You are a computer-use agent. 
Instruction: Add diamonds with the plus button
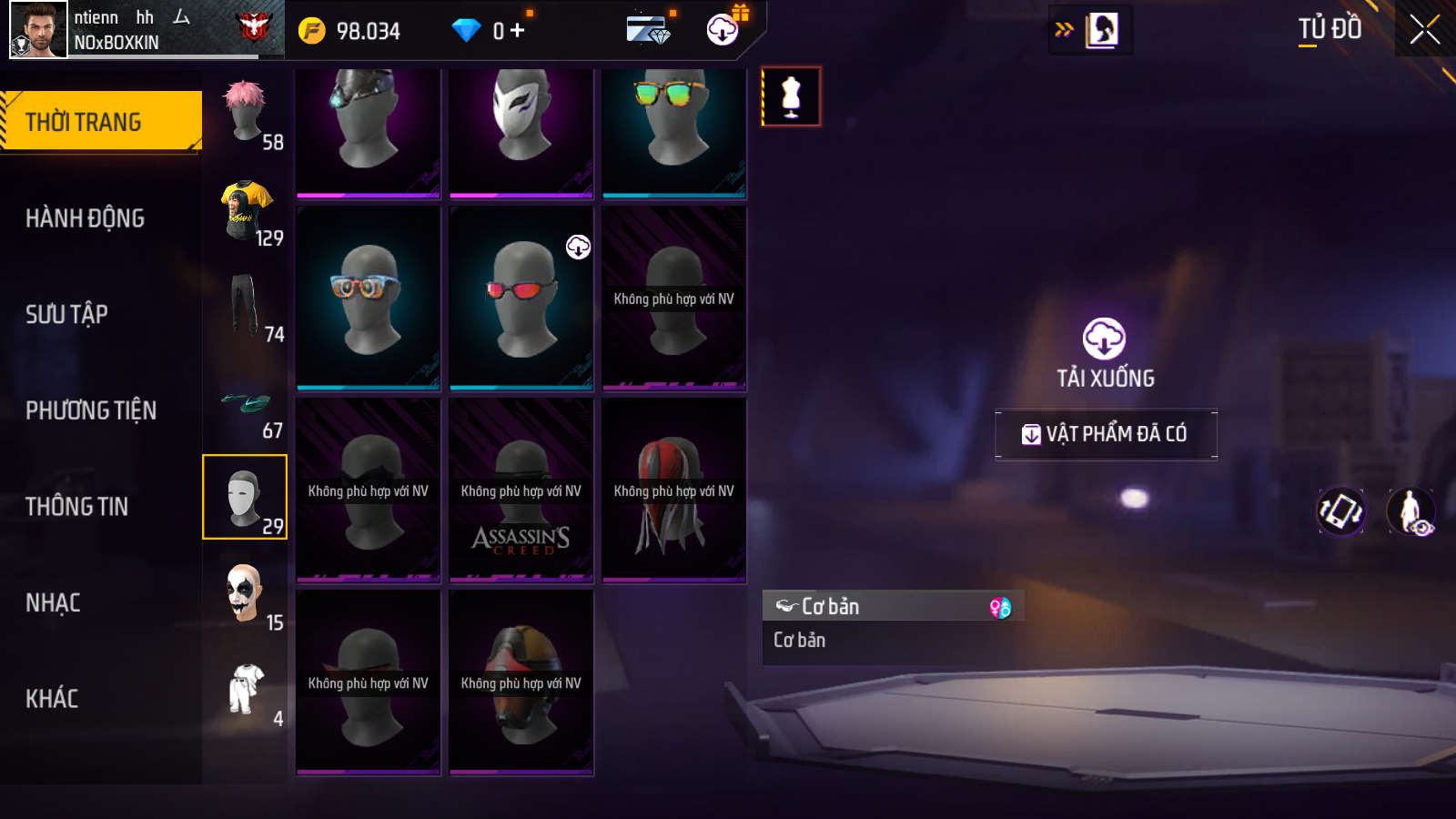tap(518, 31)
